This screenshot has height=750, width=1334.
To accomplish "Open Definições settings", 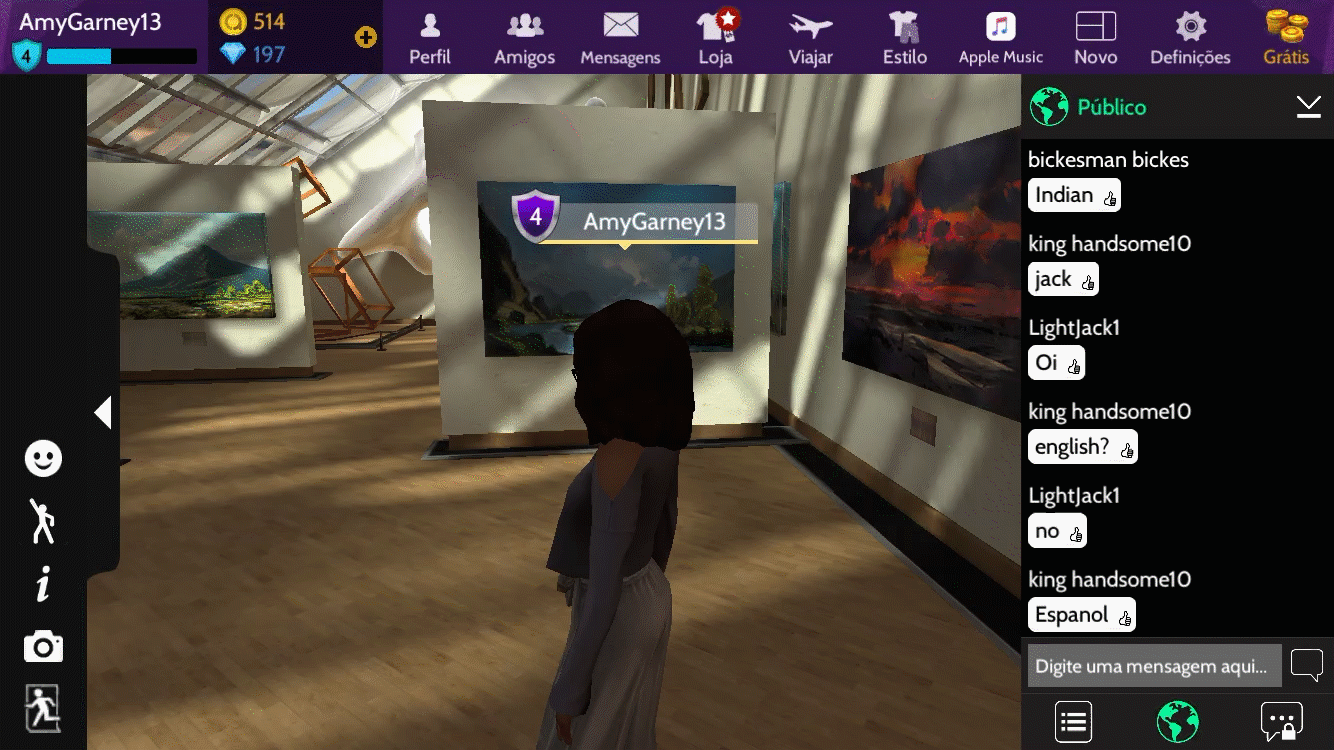I will [x=1190, y=38].
